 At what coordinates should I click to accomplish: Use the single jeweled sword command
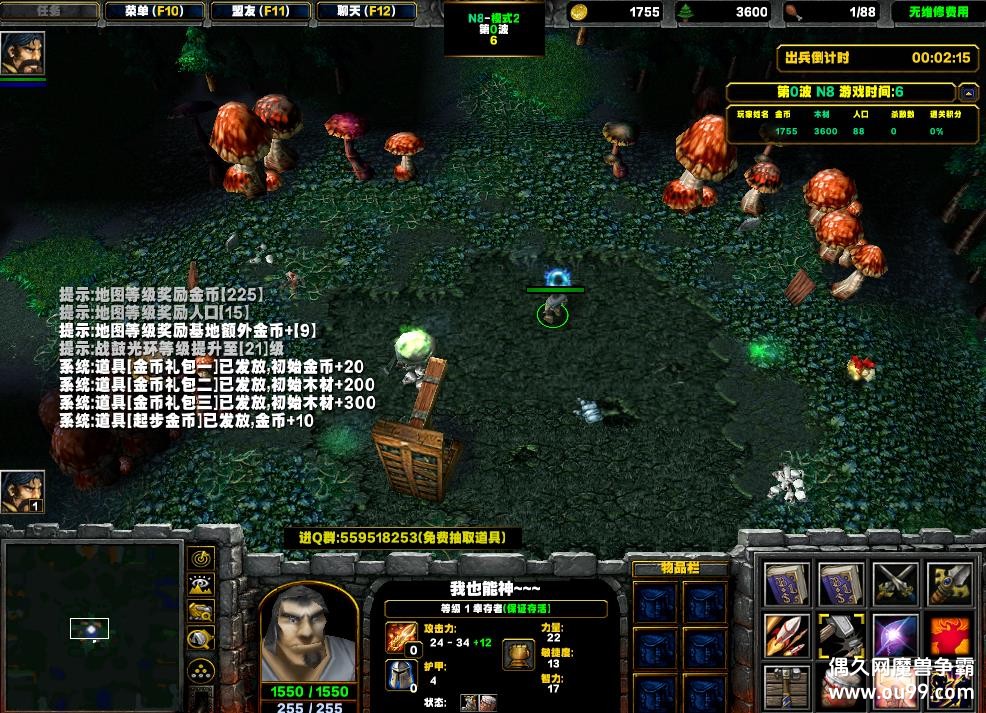coord(949,583)
